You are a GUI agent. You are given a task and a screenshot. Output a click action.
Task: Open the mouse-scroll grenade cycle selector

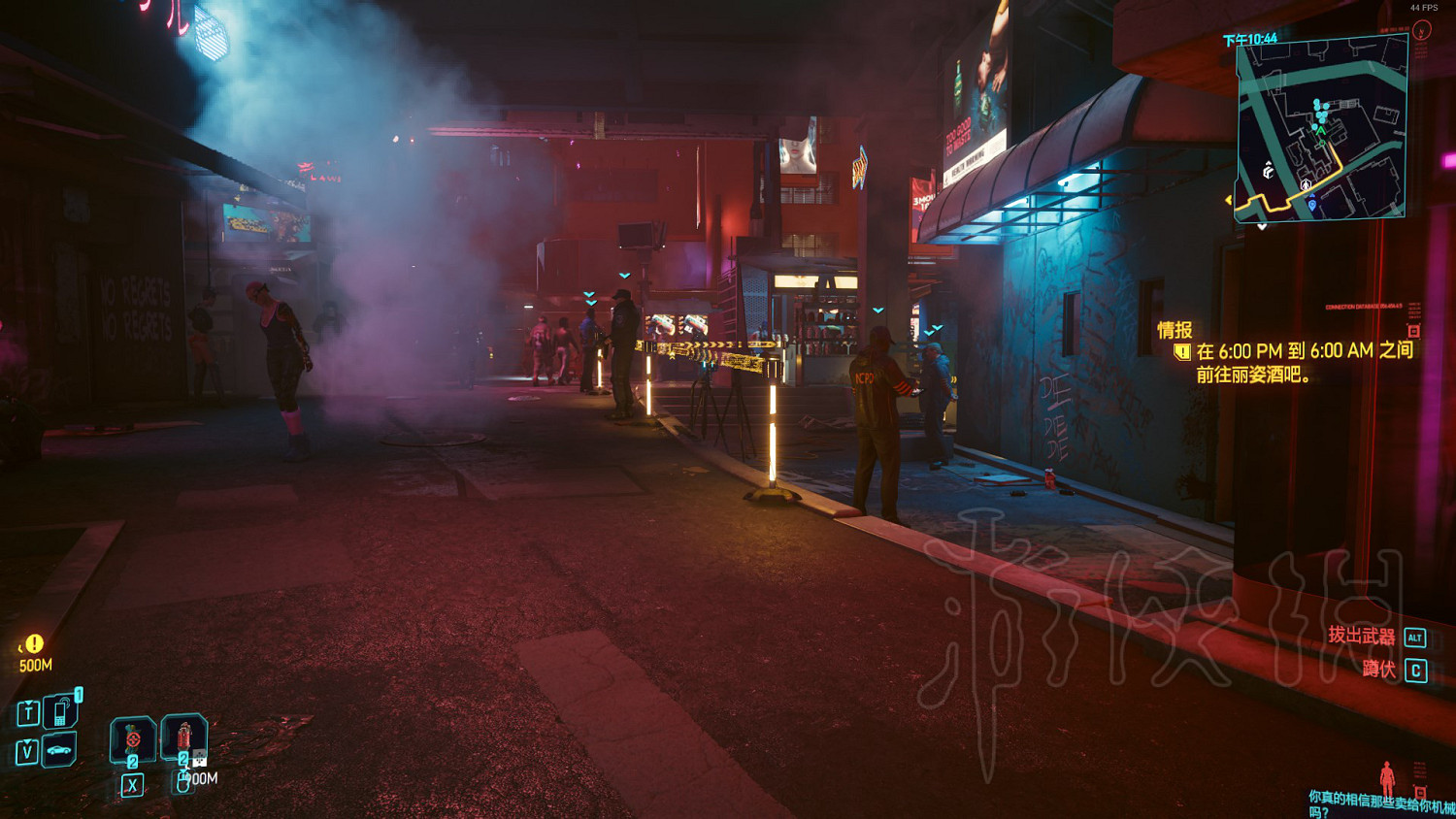tap(182, 783)
